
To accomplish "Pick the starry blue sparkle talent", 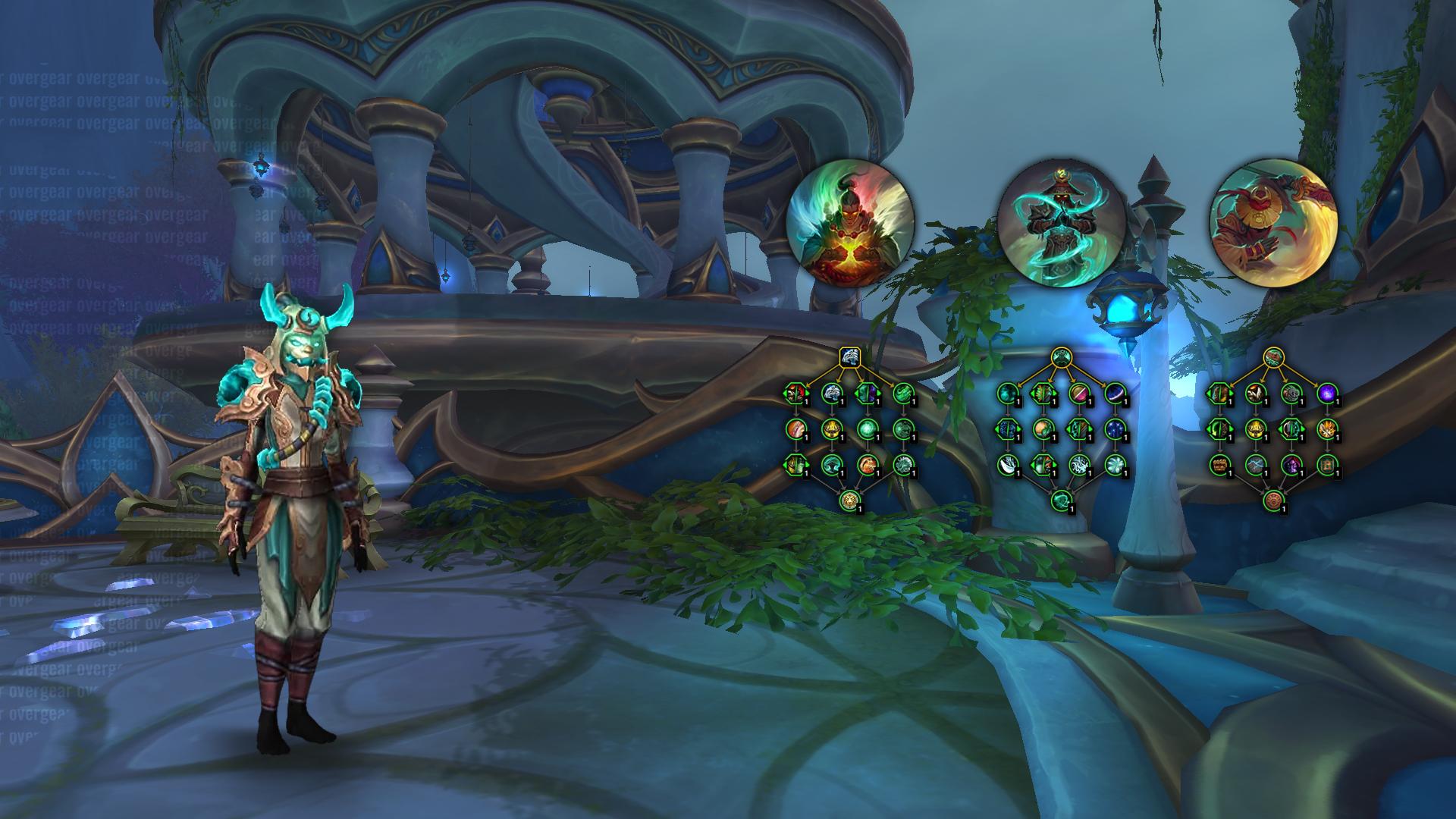I will tap(1113, 428).
